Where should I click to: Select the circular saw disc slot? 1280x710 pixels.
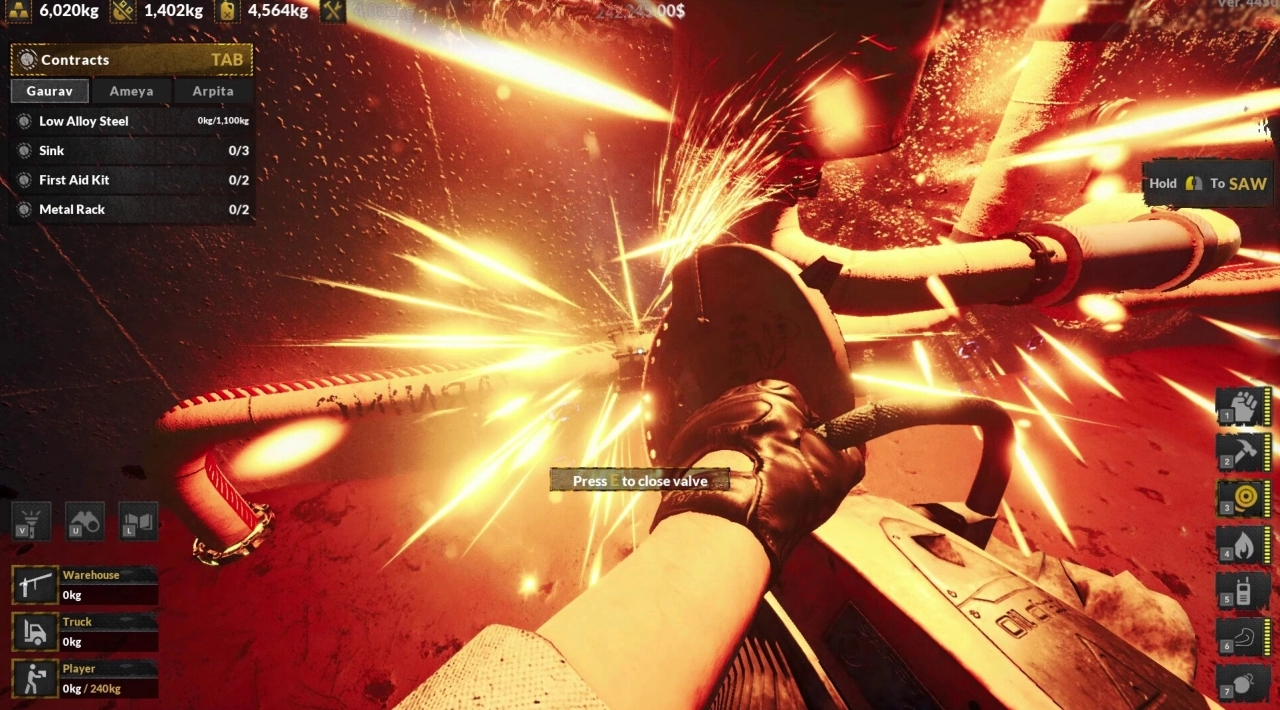click(1243, 498)
